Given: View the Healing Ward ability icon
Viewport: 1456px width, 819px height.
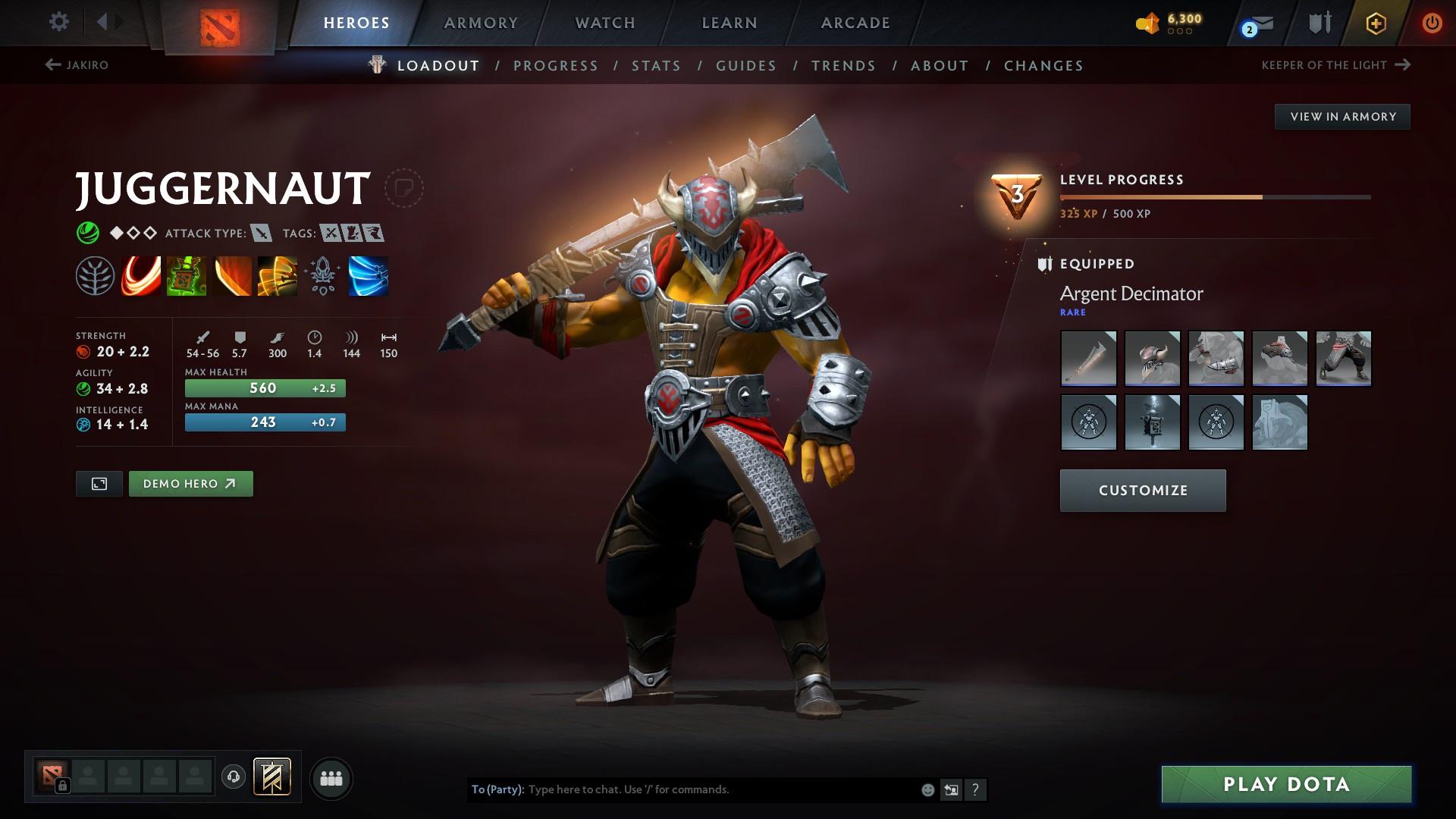Looking at the screenshot, I should pyautogui.click(x=185, y=276).
